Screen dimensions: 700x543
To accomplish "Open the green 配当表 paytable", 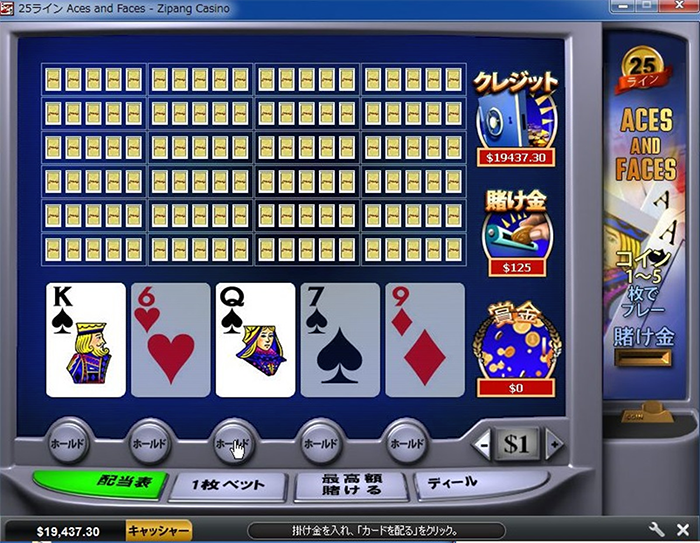I will tap(96, 483).
